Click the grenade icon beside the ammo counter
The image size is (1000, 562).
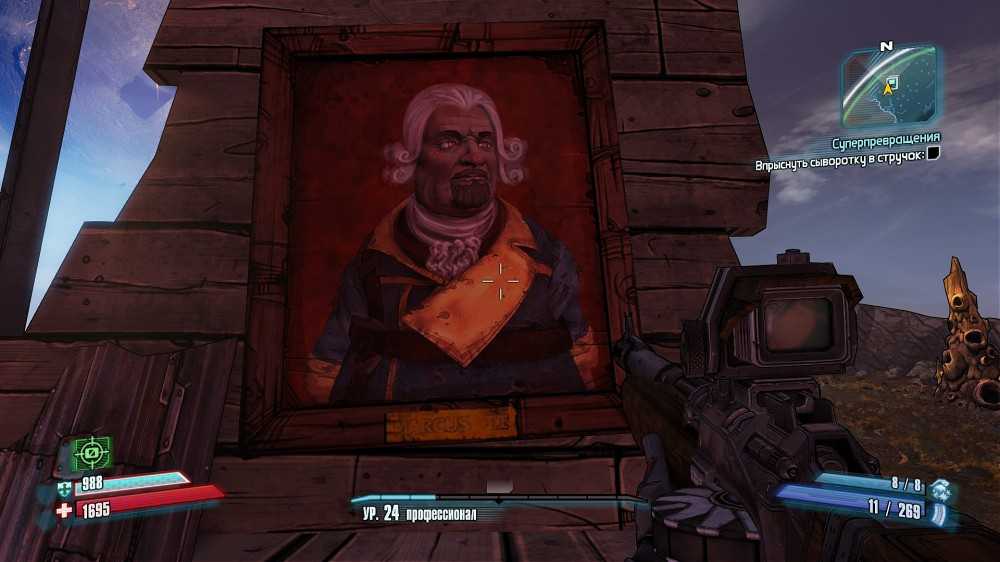tap(940, 488)
